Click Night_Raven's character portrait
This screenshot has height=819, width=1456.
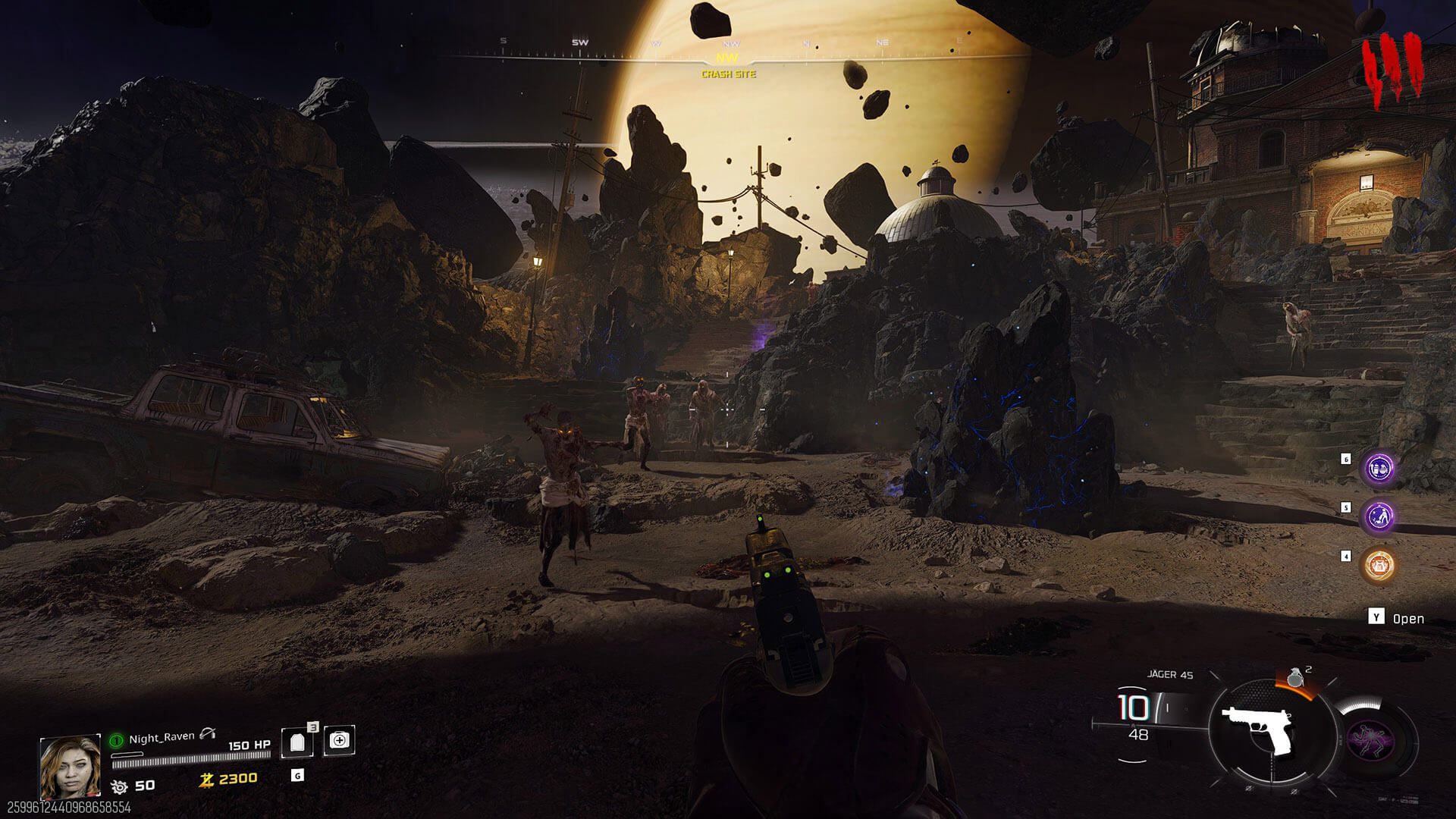(70, 766)
